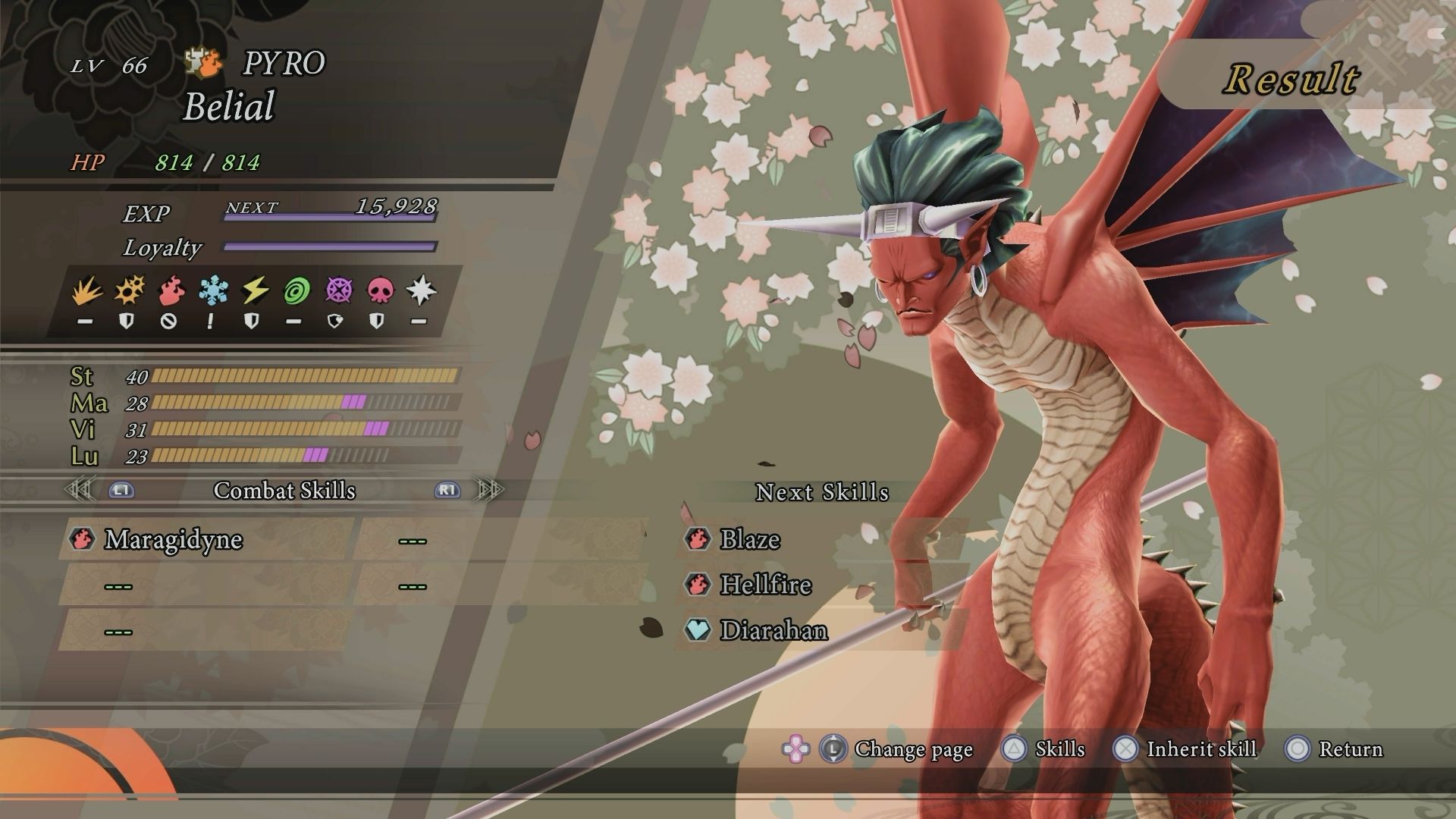Go to previous skills page arrow

(80, 490)
